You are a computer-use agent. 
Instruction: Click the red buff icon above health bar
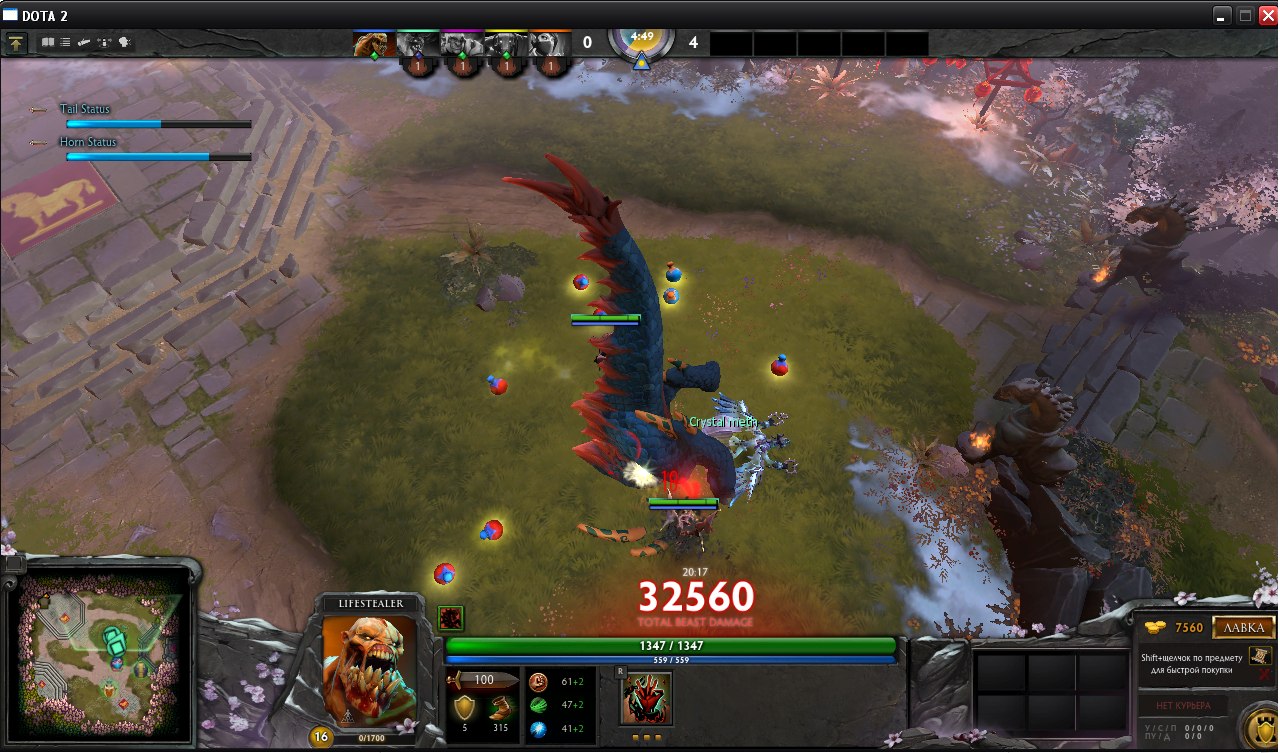[450, 618]
